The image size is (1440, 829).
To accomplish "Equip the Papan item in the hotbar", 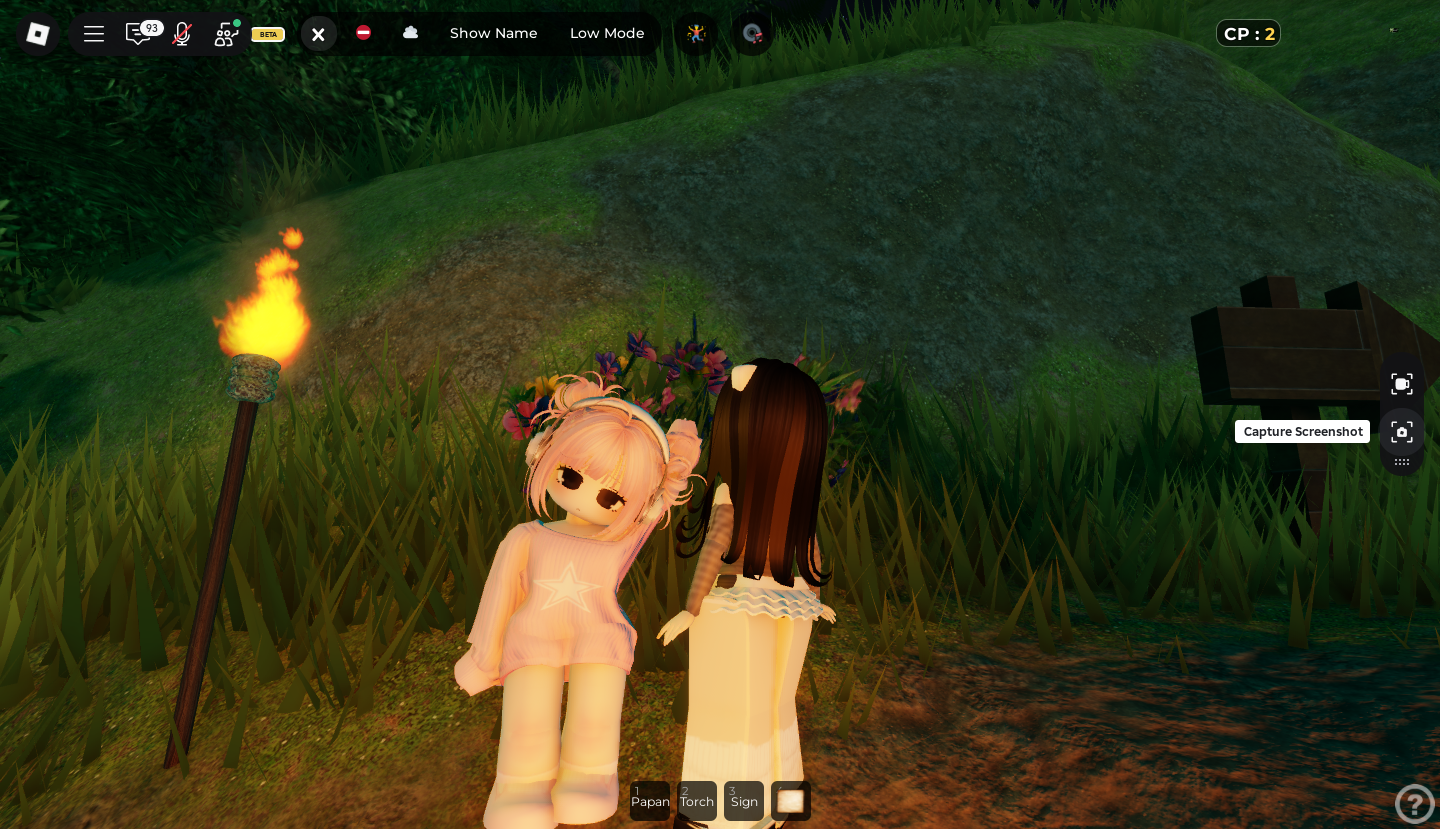I will 650,800.
